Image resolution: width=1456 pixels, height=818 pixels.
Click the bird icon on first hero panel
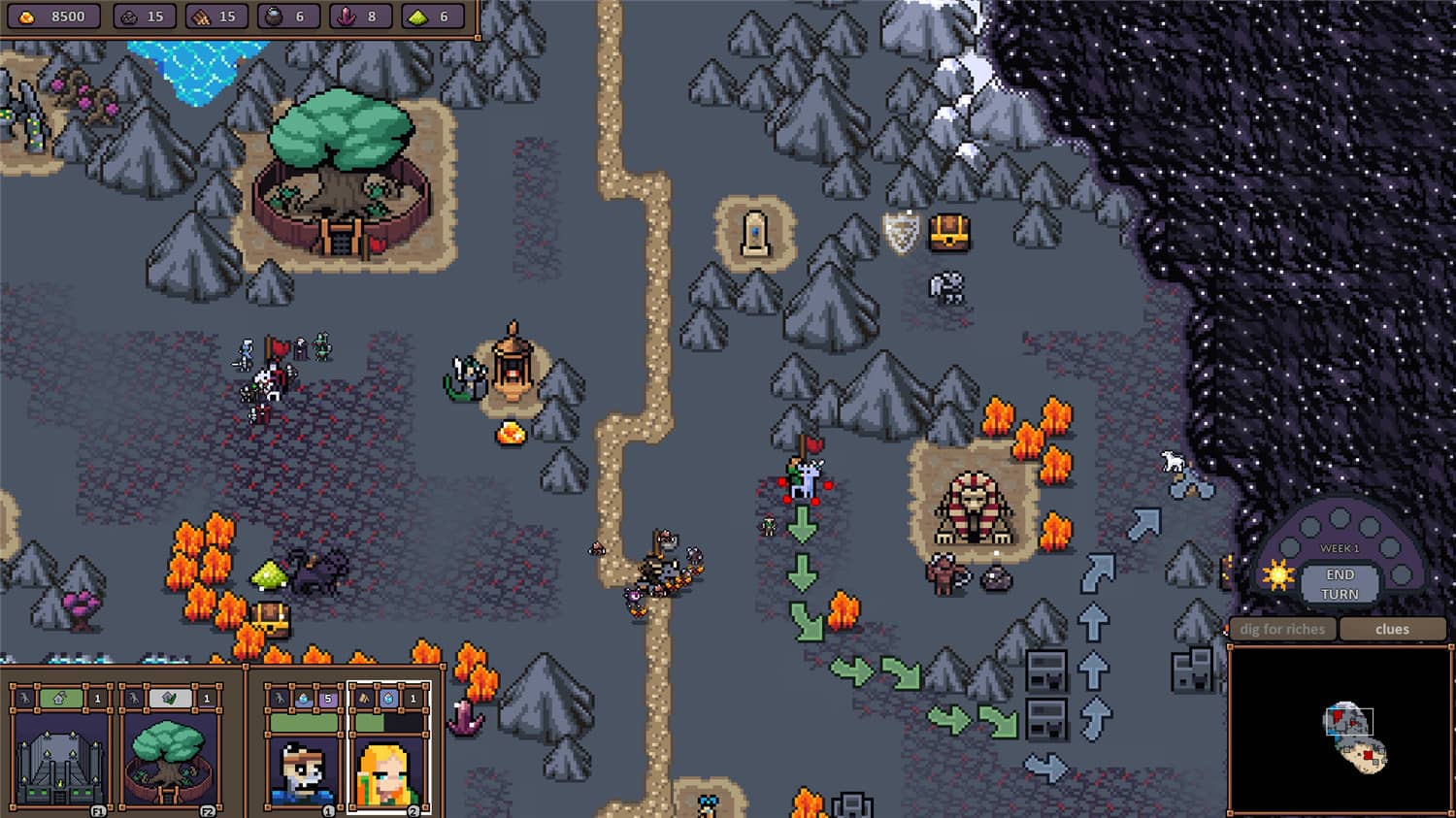279,699
